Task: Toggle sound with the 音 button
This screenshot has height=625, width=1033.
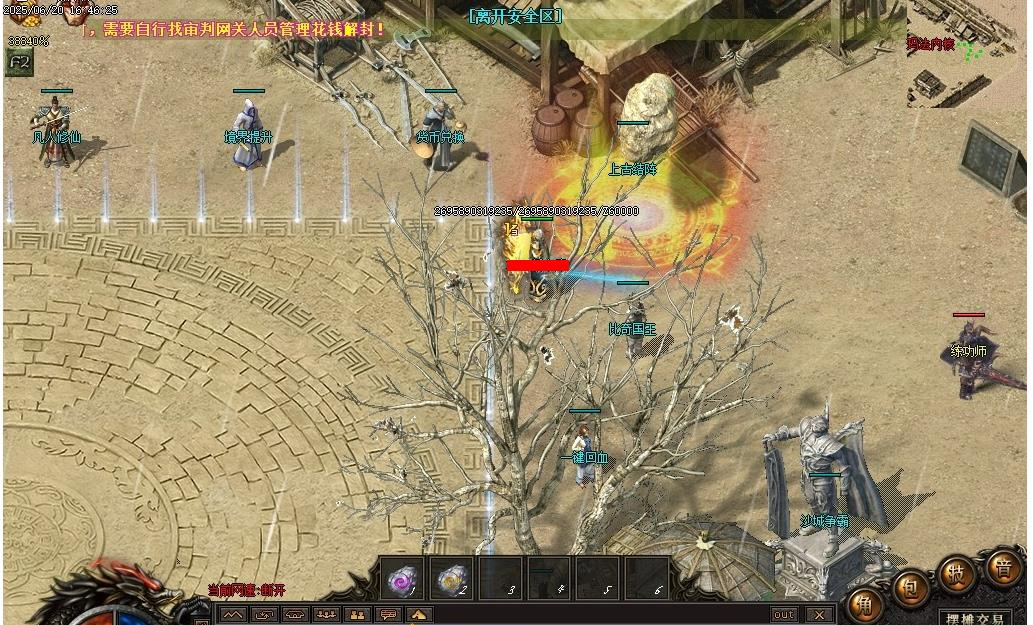Action: (1002, 567)
